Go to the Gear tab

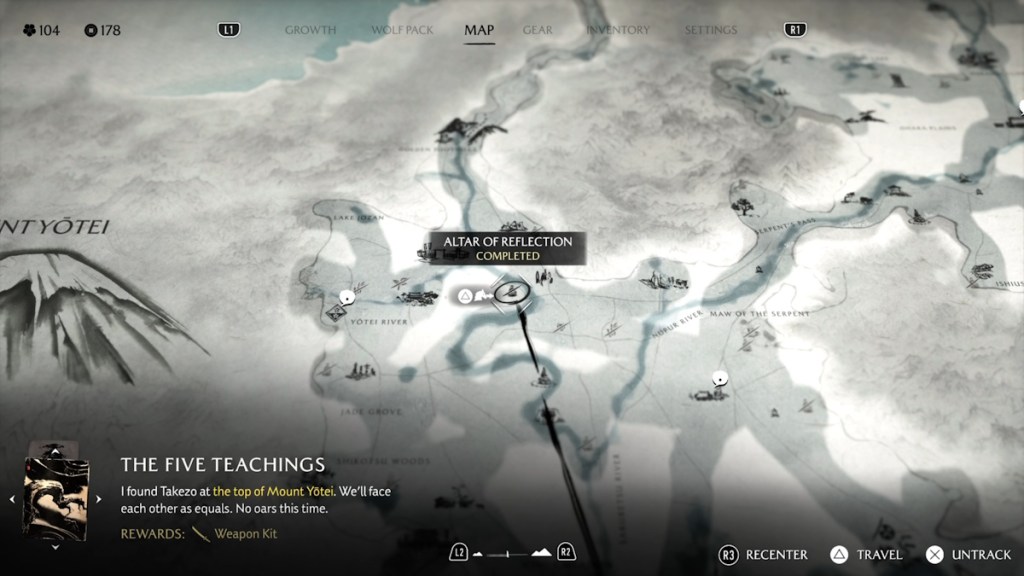(537, 30)
